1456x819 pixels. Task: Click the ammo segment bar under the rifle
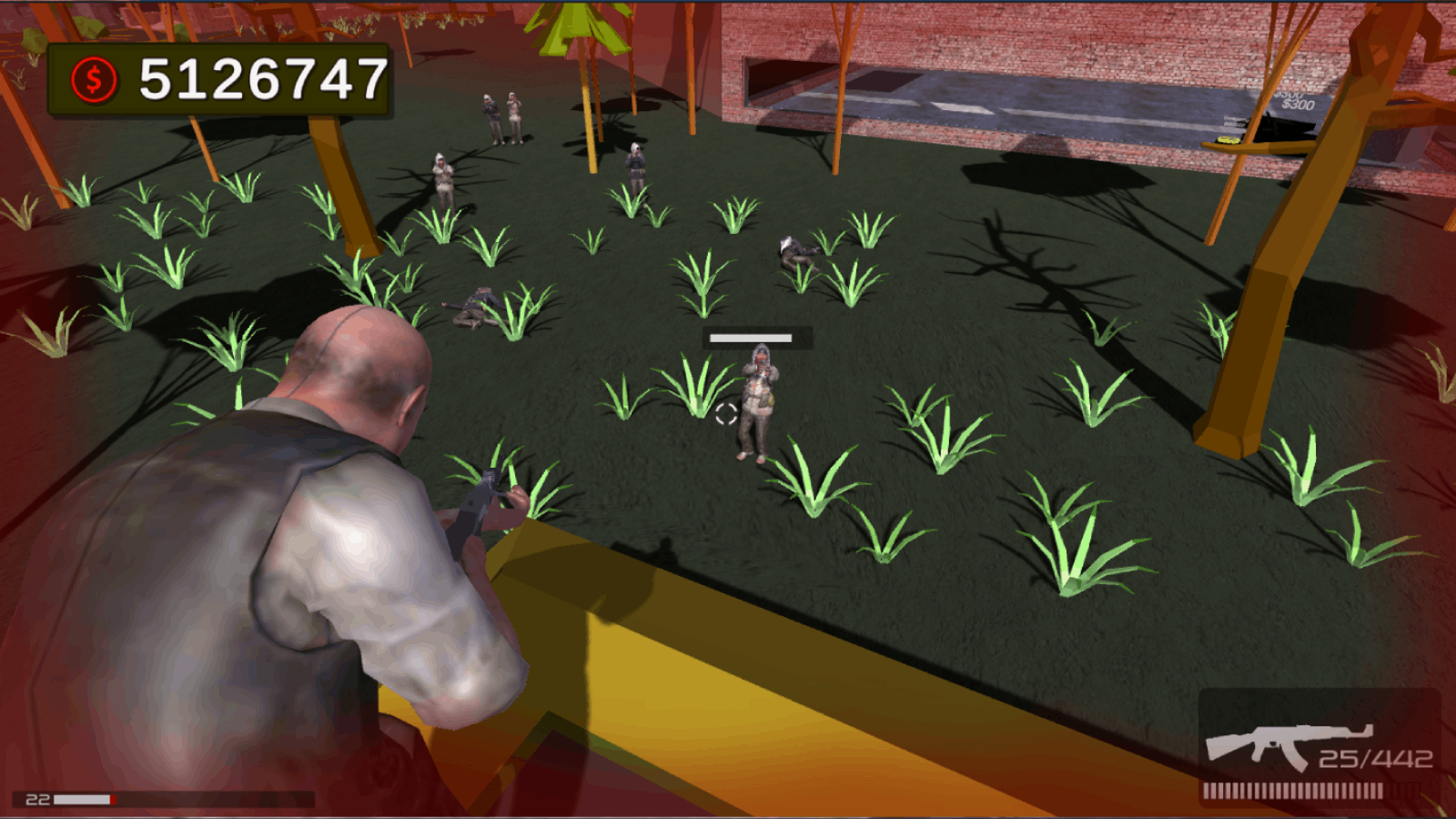(x=1310, y=790)
